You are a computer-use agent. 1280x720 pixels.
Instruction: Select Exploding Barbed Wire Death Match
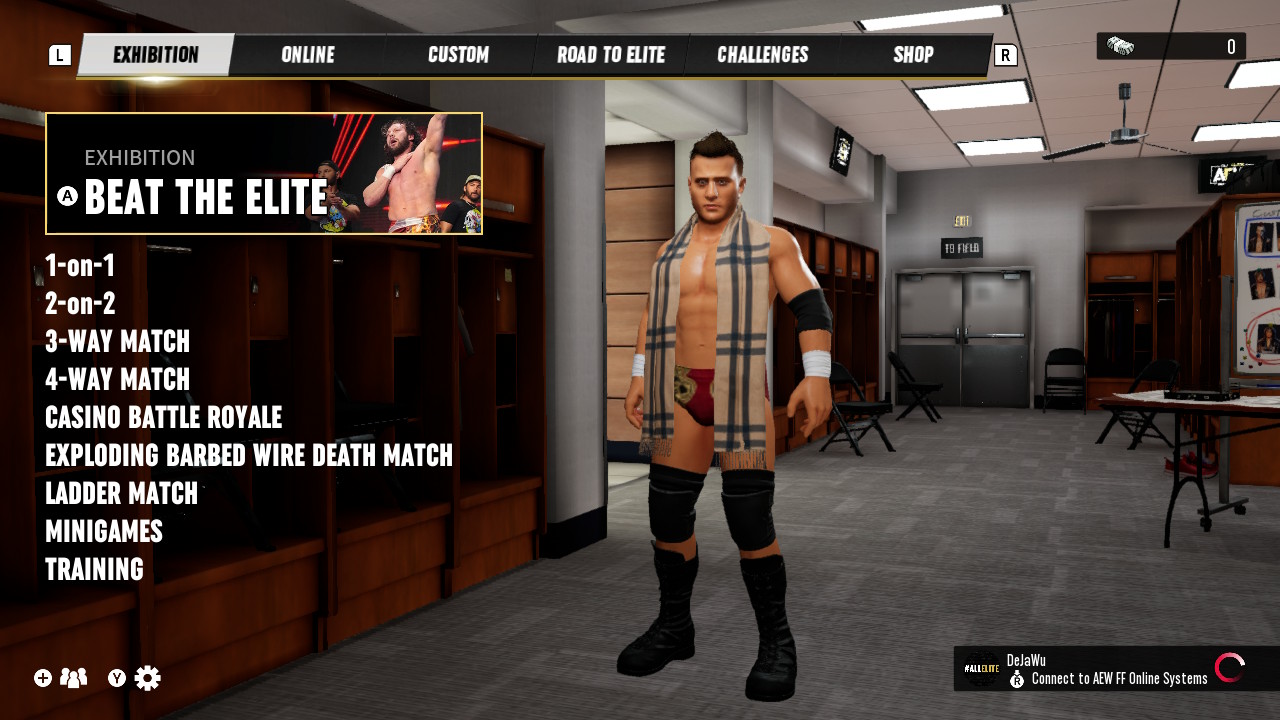coord(249,456)
